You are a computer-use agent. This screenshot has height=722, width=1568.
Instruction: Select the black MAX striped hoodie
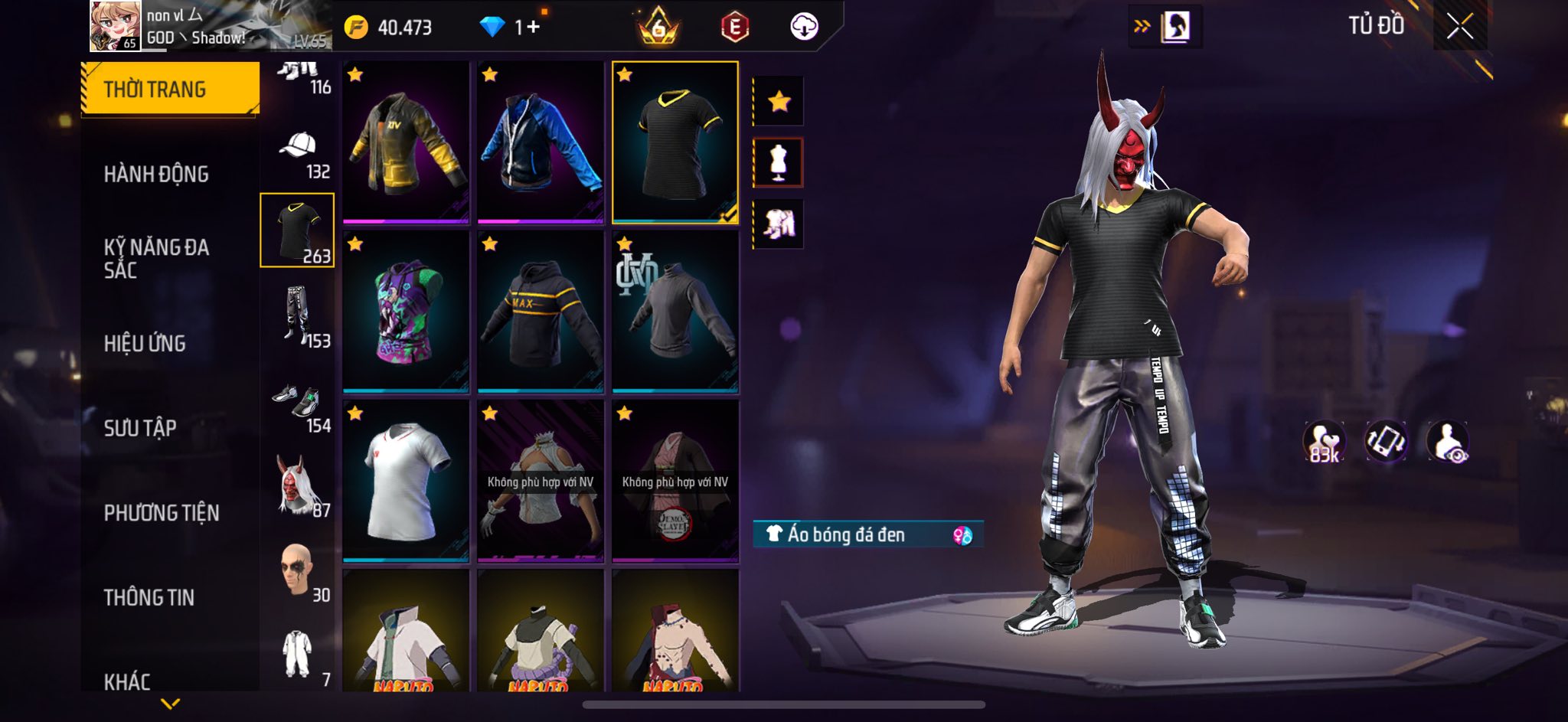pyautogui.click(x=541, y=312)
